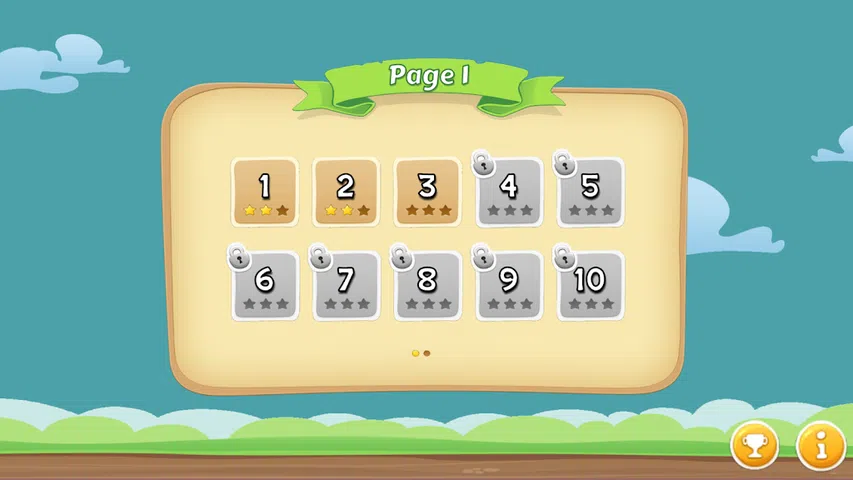853x480 pixels.
Task: Open the trophy achievements button
Action: [754, 445]
